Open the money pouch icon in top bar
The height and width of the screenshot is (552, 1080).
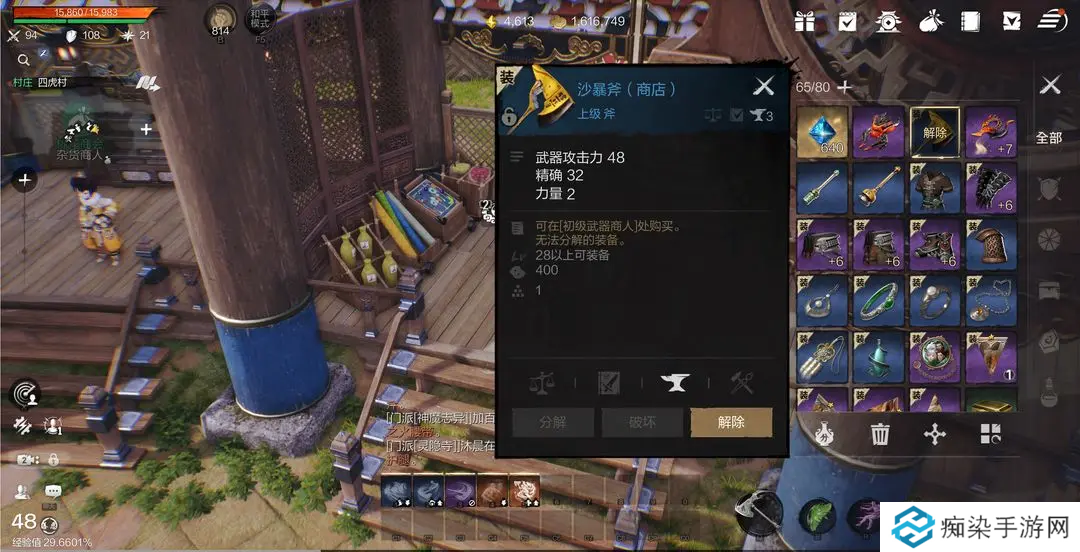[929, 21]
